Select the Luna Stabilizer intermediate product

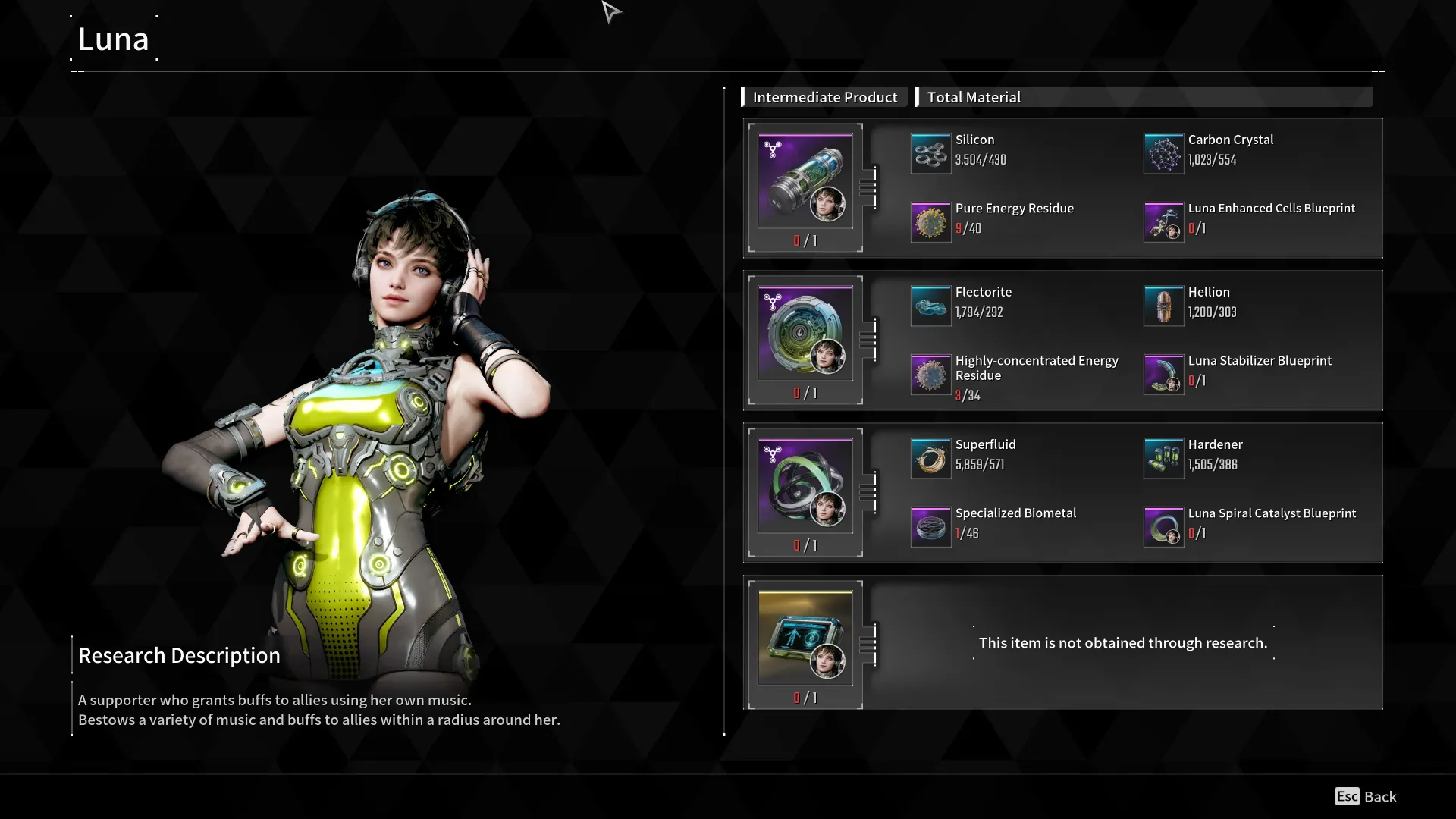[x=805, y=334]
